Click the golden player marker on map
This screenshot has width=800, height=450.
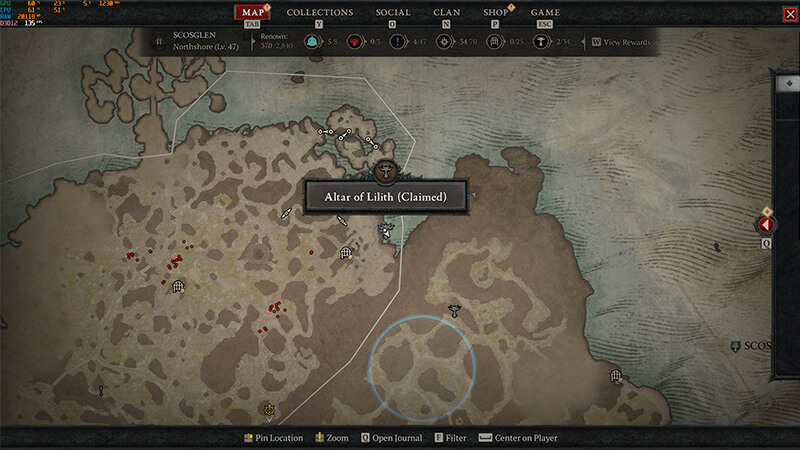[x=269, y=408]
